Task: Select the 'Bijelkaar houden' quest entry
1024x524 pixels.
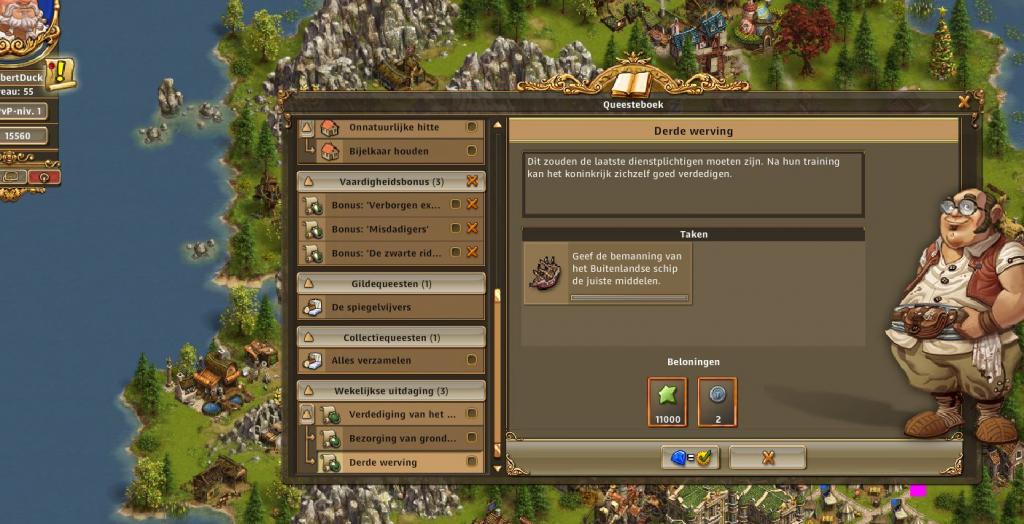Action: click(x=388, y=152)
